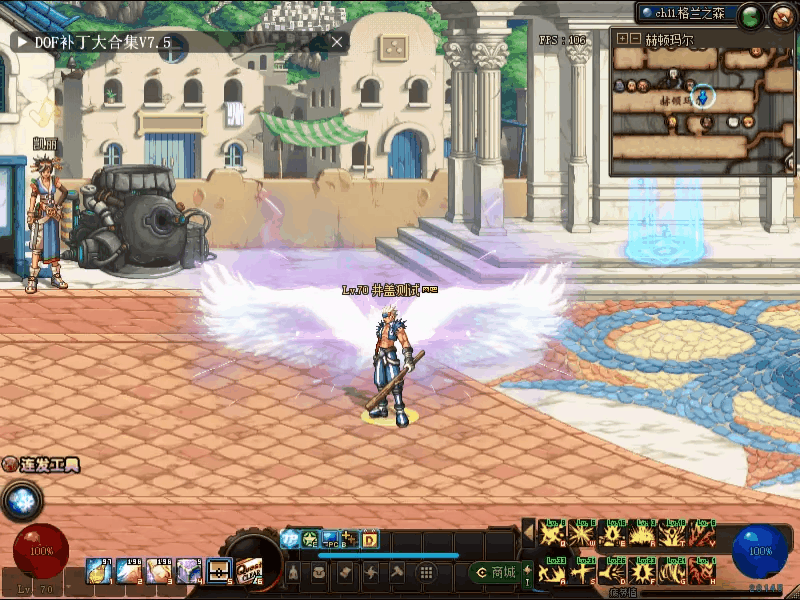This screenshot has width=800, height=600.
Task: Click the 赫顿玛尔 town minimap
Action: pyautogui.click(x=702, y=100)
